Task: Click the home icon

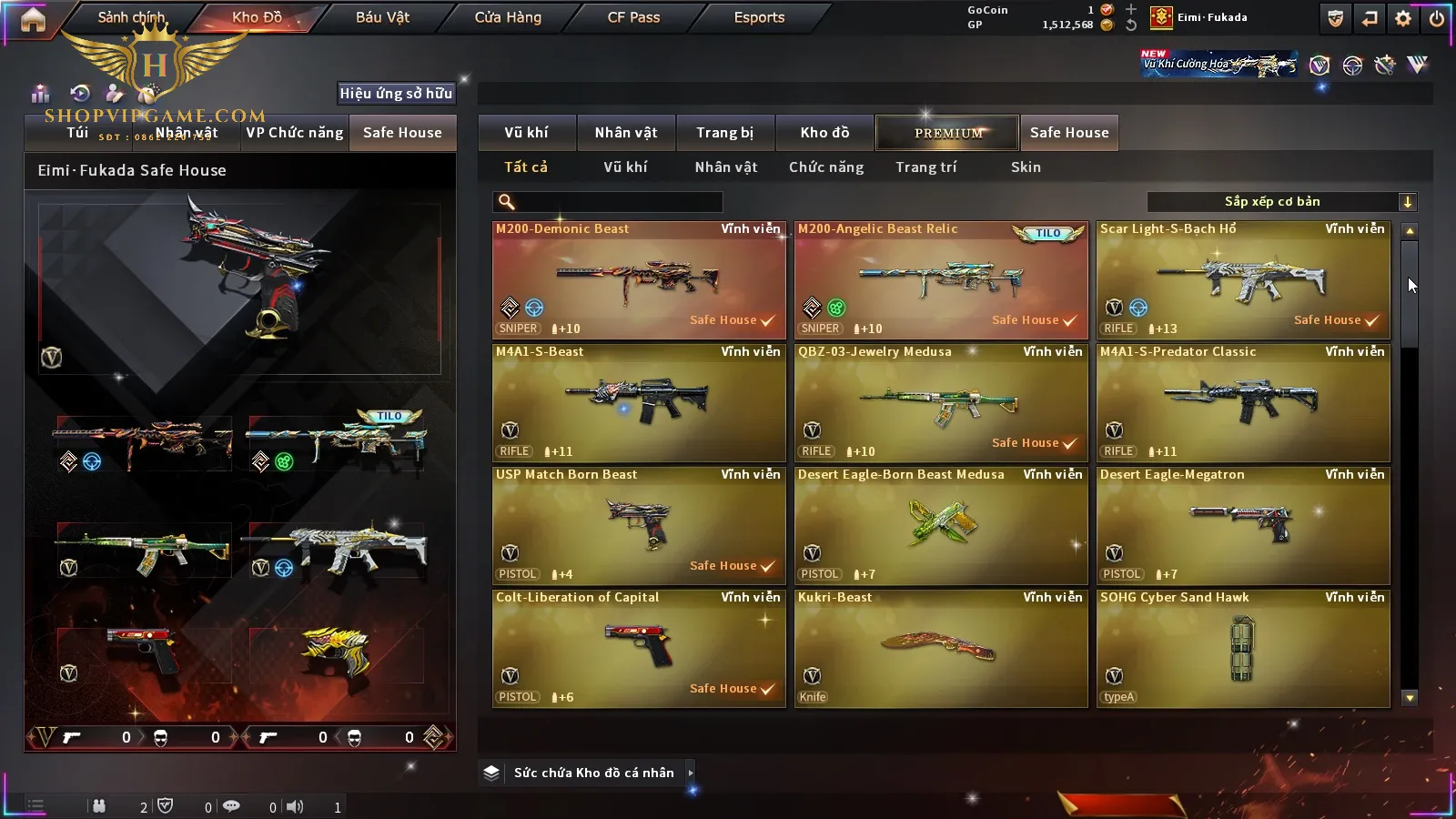Action: pos(33,19)
